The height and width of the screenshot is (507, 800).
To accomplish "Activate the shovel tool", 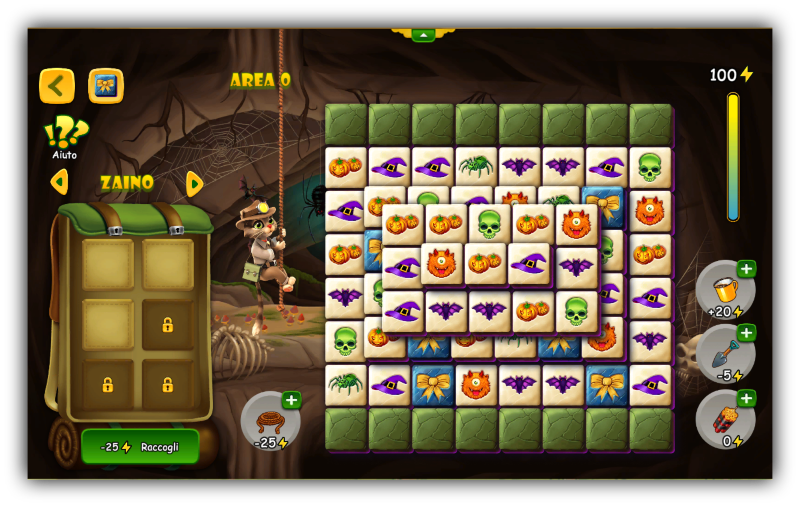I will pyautogui.click(x=722, y=355).
